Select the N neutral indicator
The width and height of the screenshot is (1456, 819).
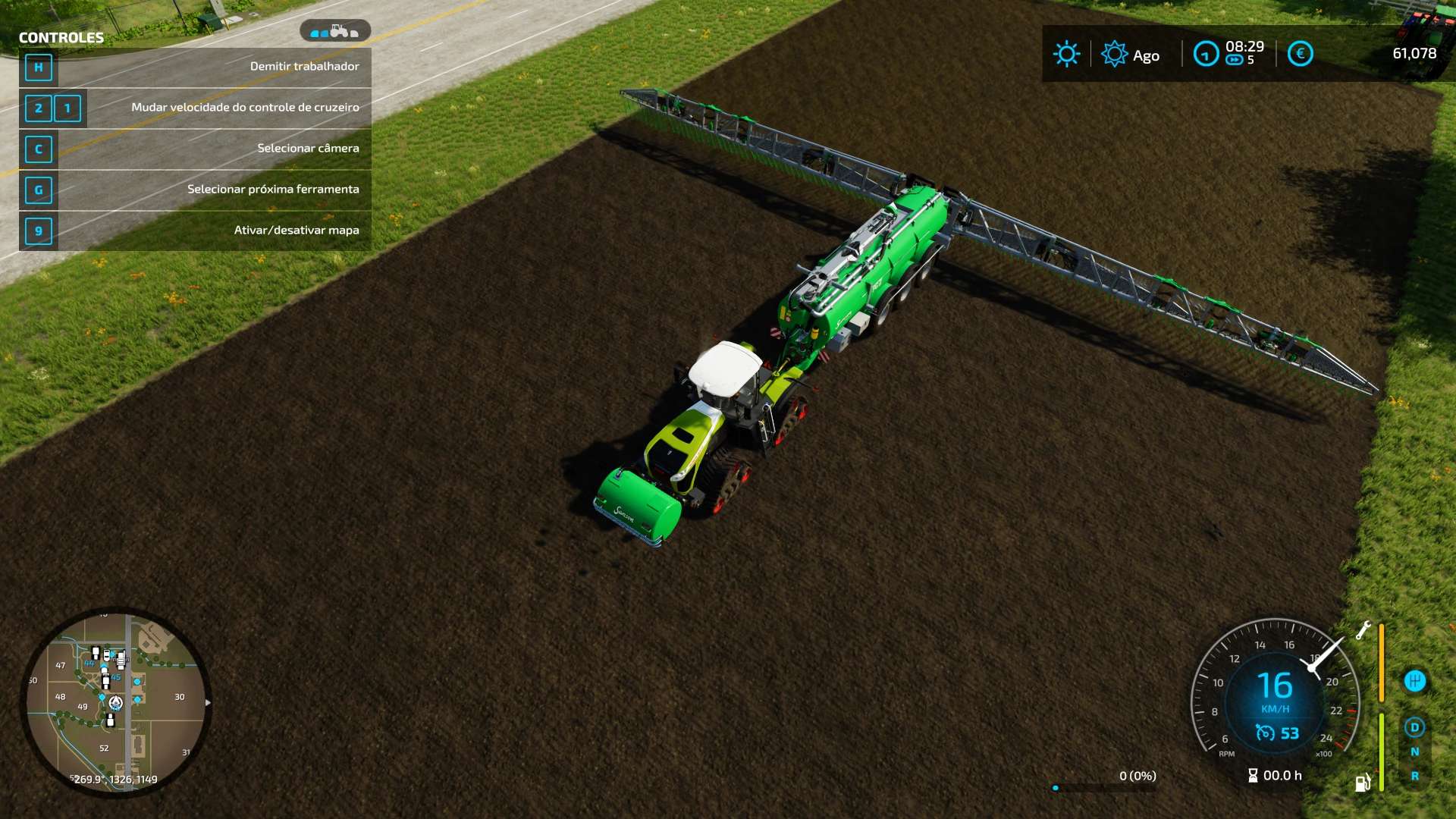(x=1414, y=752)
